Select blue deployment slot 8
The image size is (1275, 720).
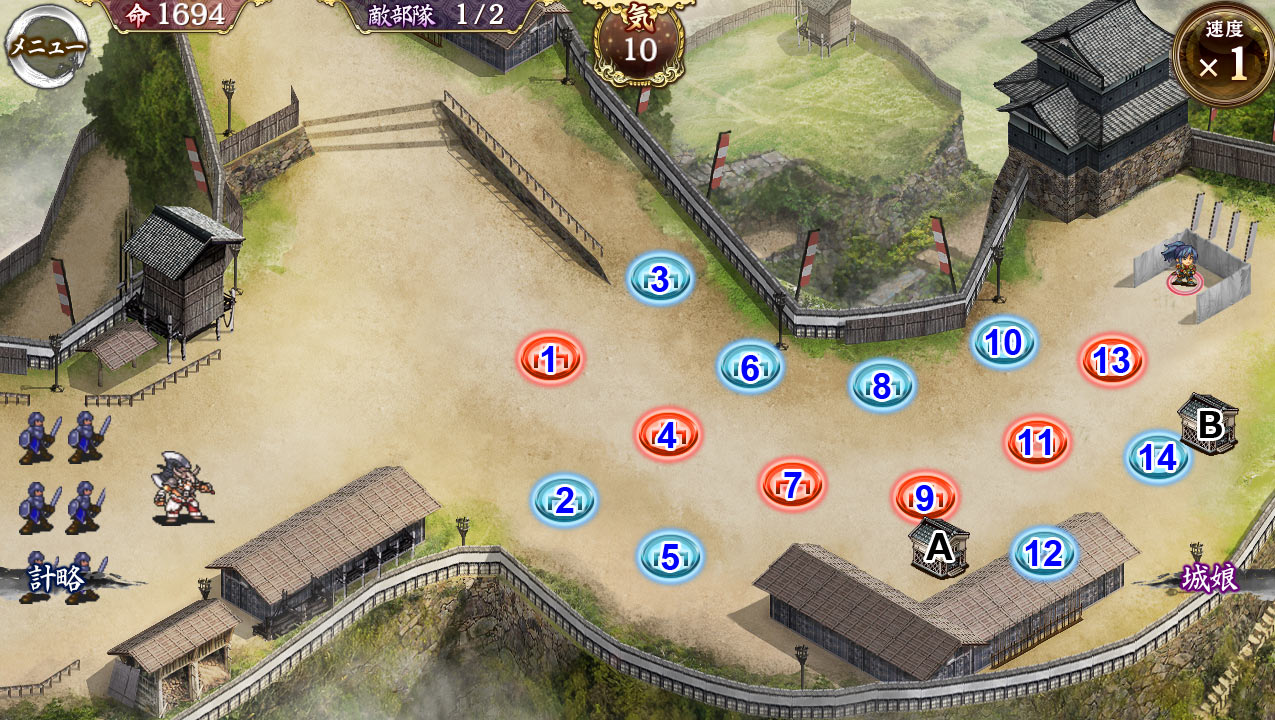coord(882,385)
